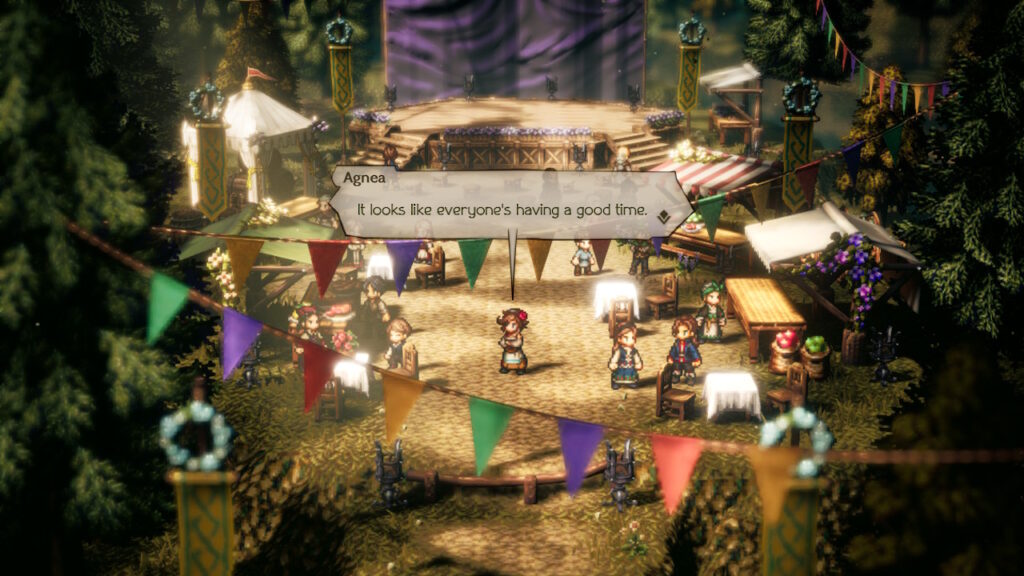Advance dialogue using the continue arrow indicator

pyautogui.click(x=662, y=214)
